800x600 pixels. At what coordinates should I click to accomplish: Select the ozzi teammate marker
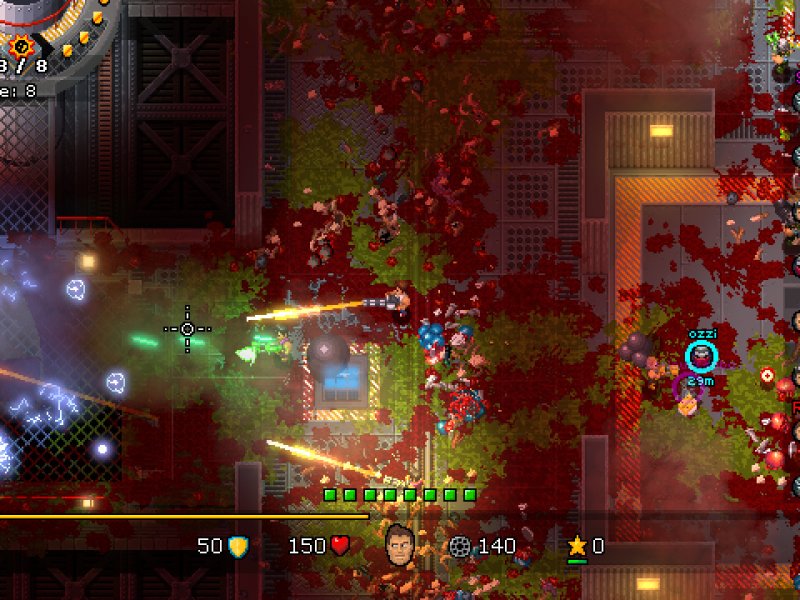(702, 355)
